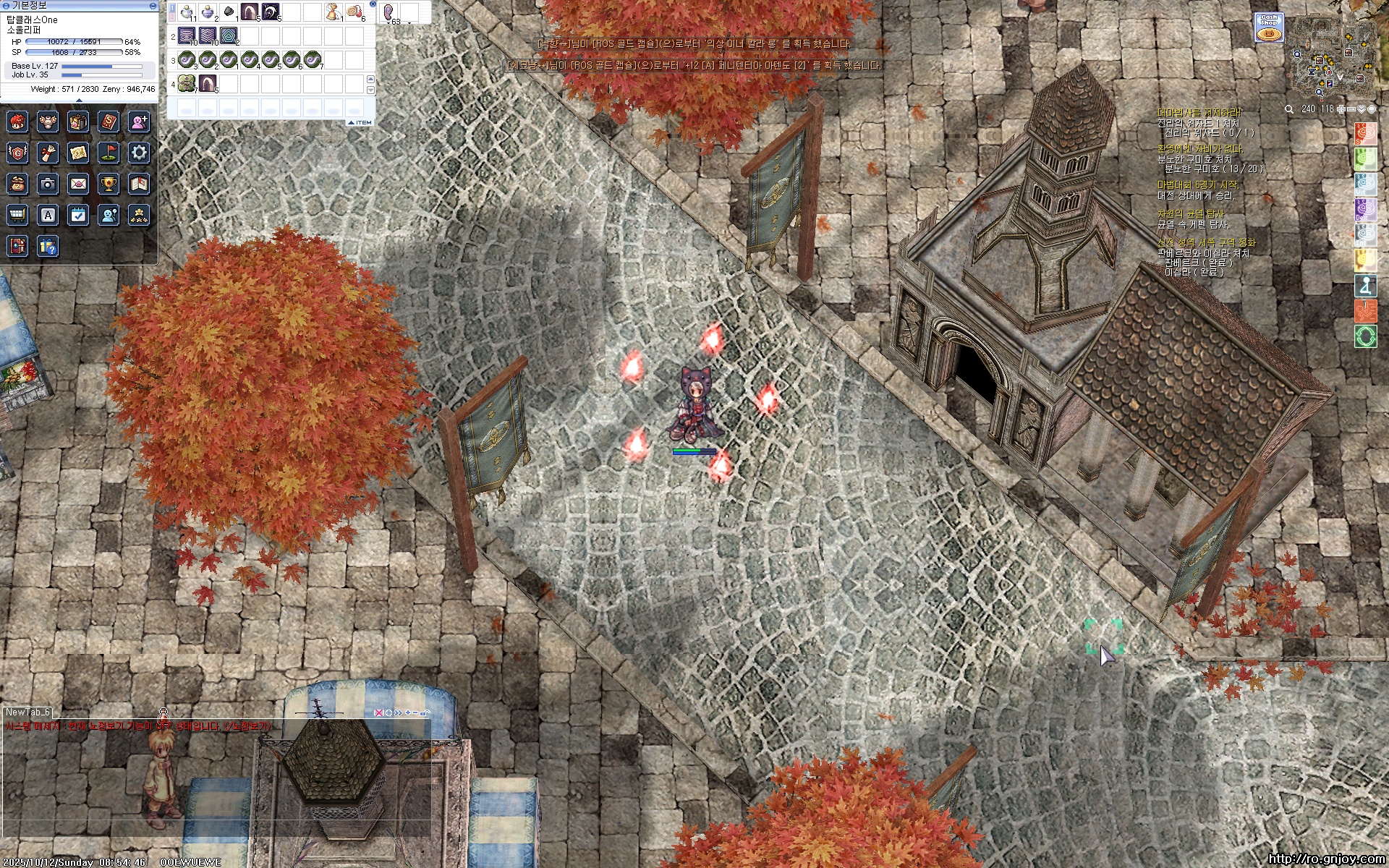Click the red Str buff status icon
This screenshot has width=1389, height=868.
click(x=1365, y=134)
